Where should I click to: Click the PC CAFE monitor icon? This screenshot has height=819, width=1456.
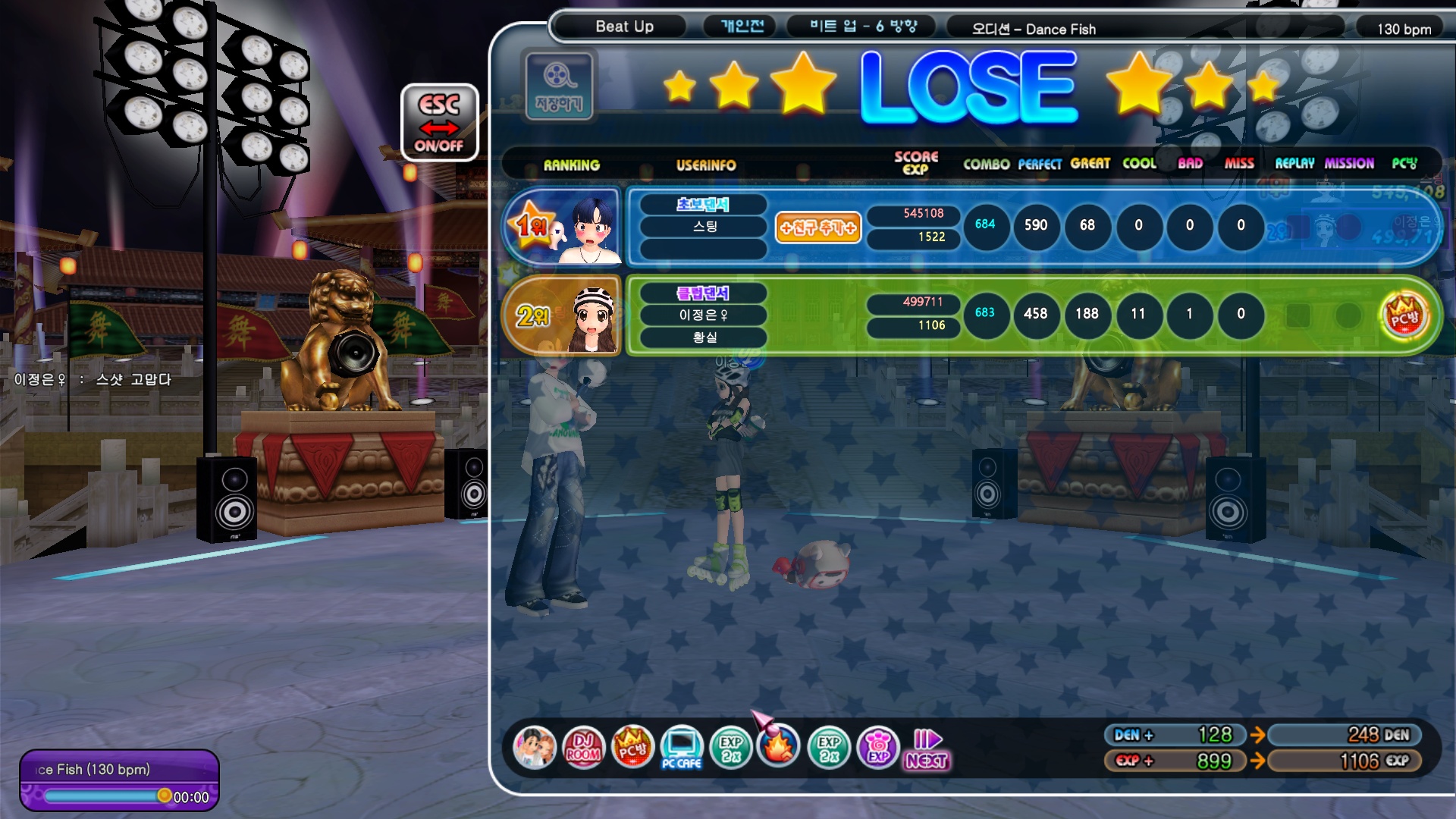[681, 748]
